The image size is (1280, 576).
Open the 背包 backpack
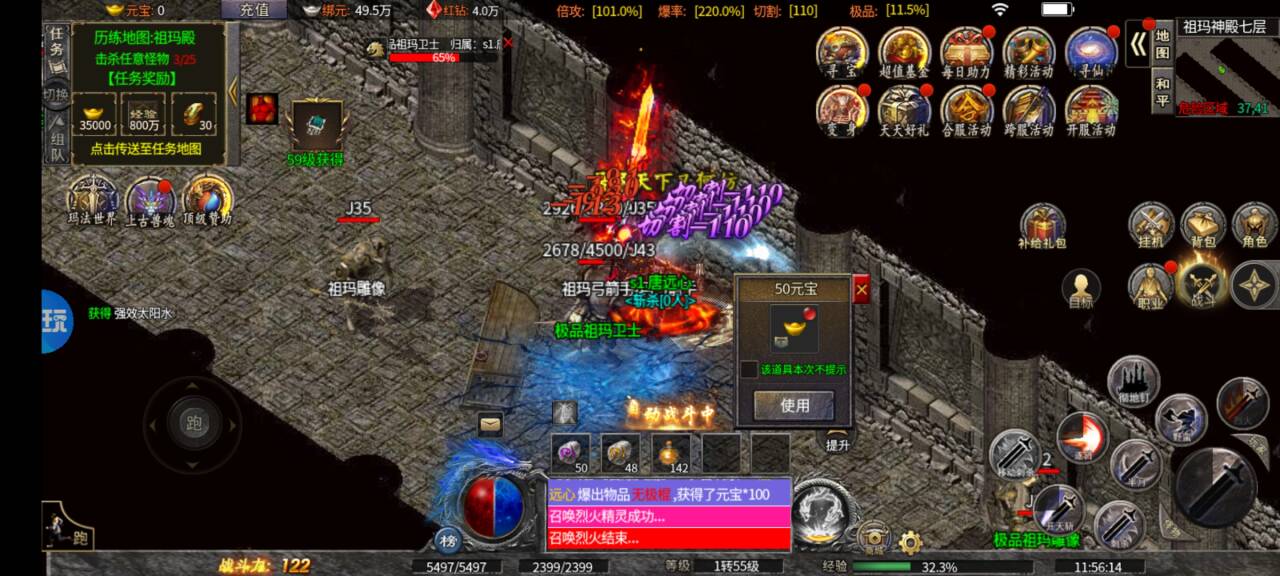[x=1203, y=226]
